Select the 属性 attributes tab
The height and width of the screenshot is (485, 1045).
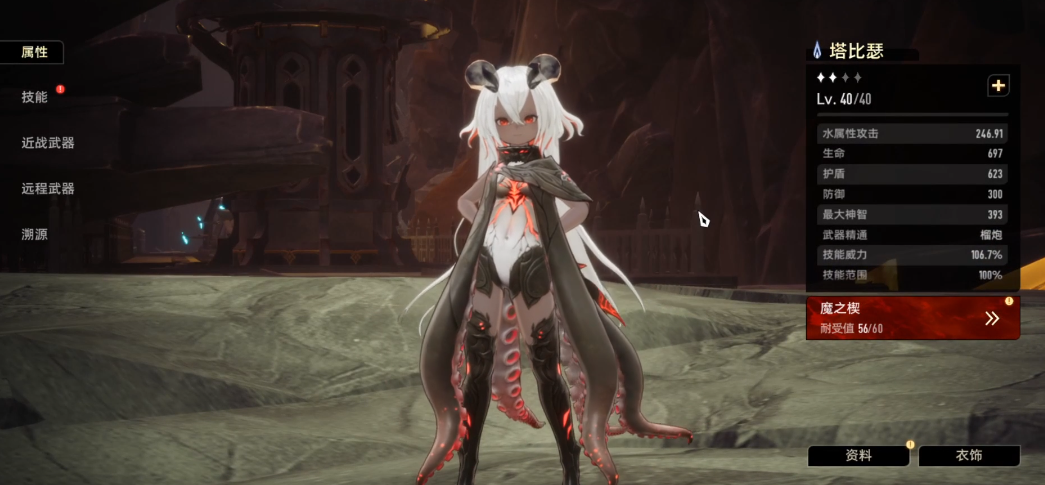34,52
